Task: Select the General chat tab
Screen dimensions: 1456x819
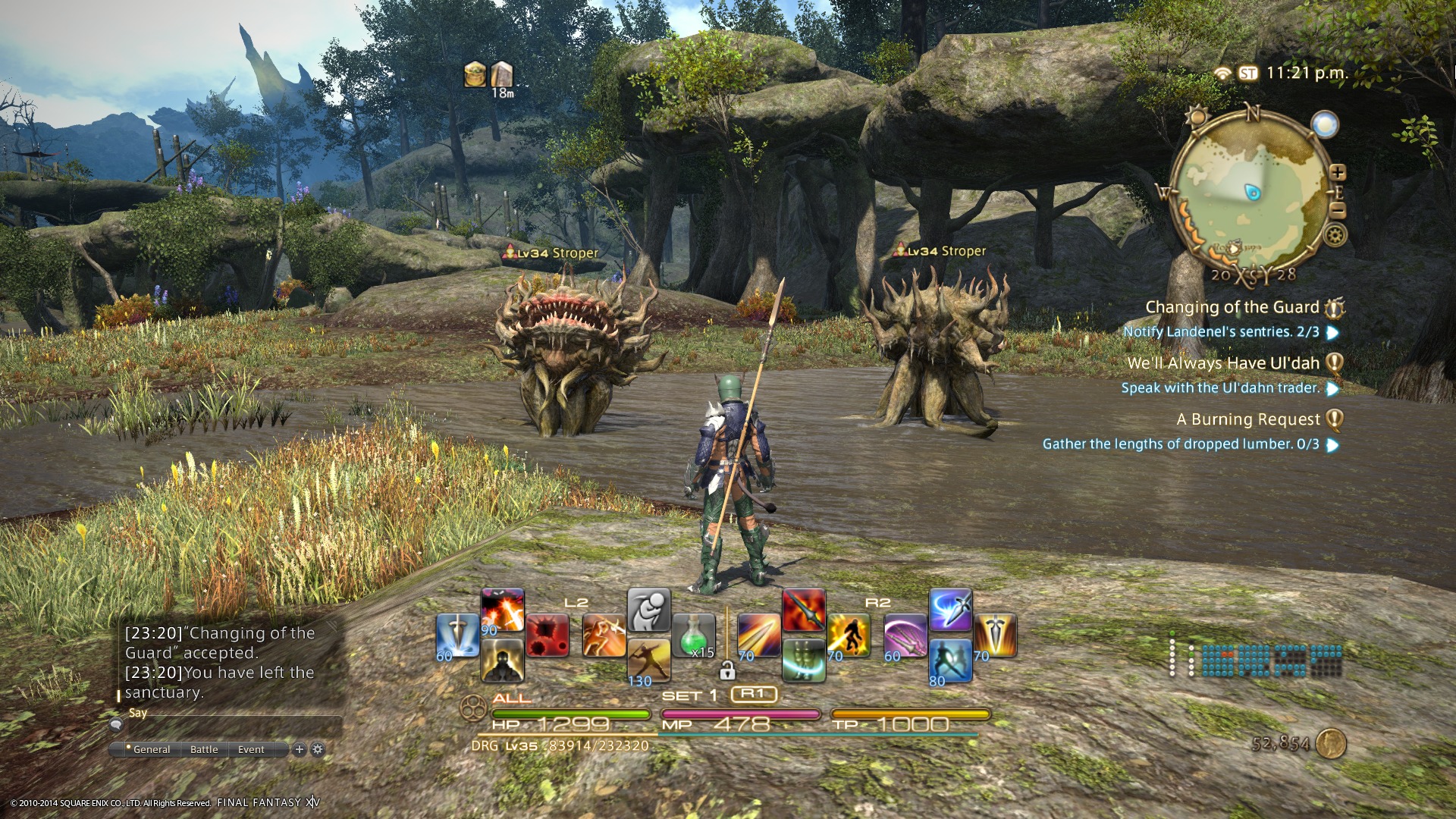Action: (151, 749)
